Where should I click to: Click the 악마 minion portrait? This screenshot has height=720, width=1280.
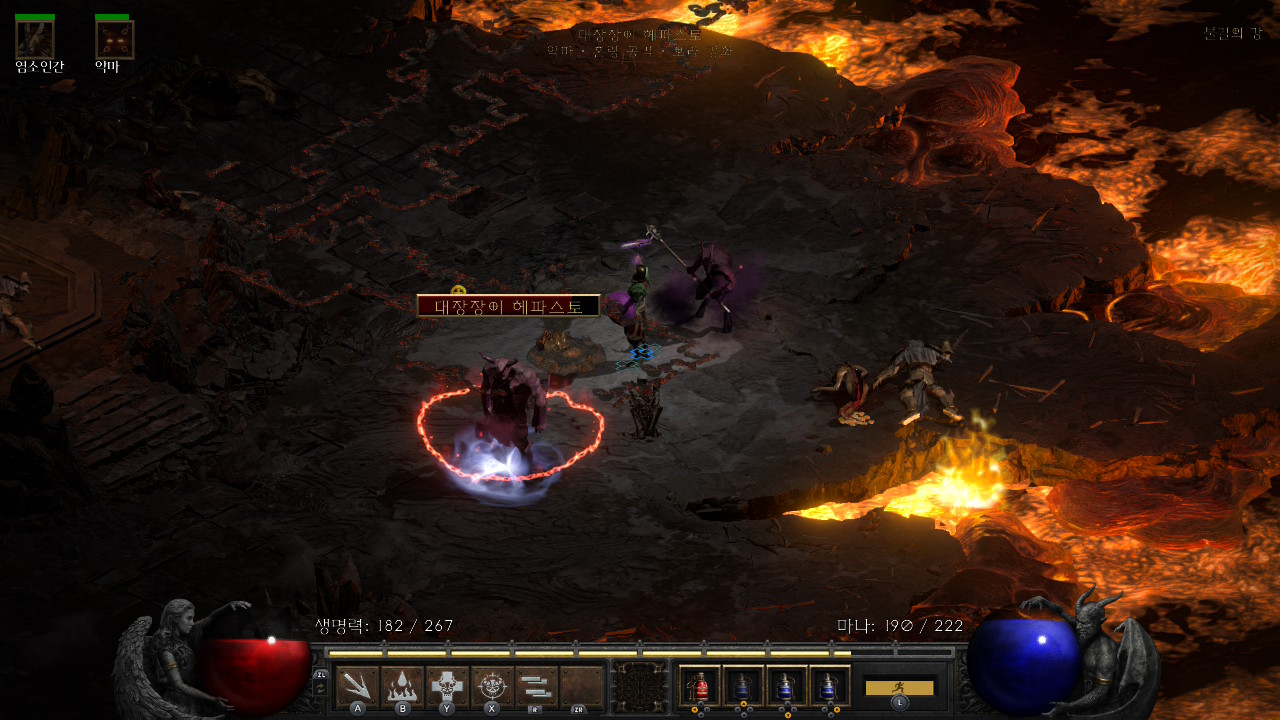click(114, 39)
